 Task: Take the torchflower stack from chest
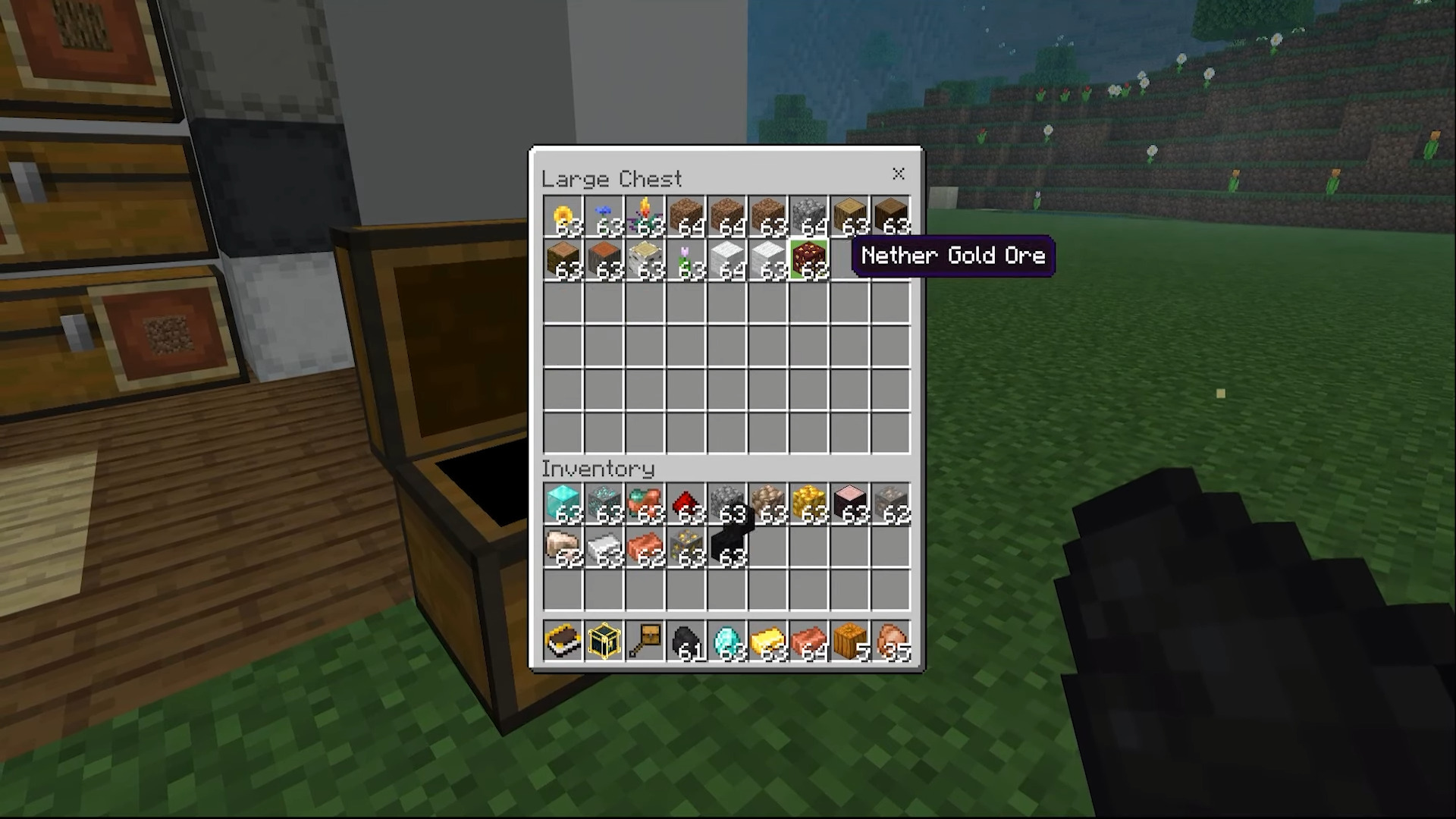(645, 218)
